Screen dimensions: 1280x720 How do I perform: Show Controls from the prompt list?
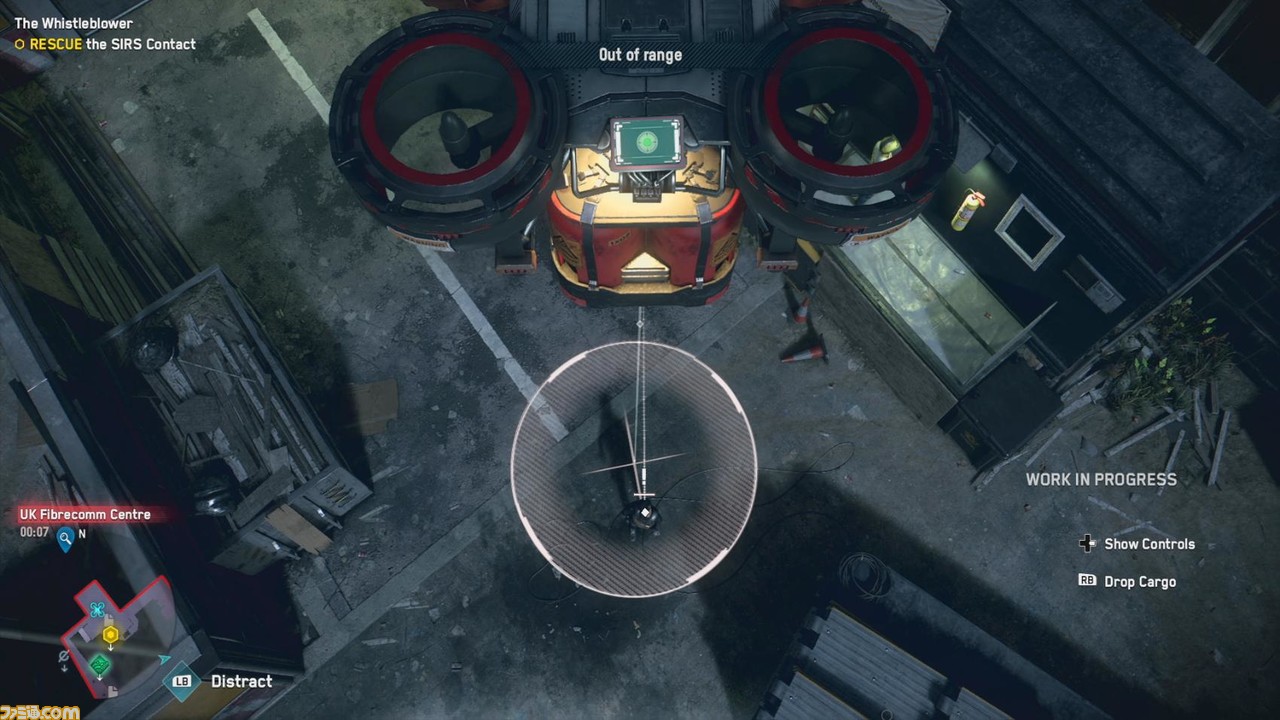tap(1148, 544)
